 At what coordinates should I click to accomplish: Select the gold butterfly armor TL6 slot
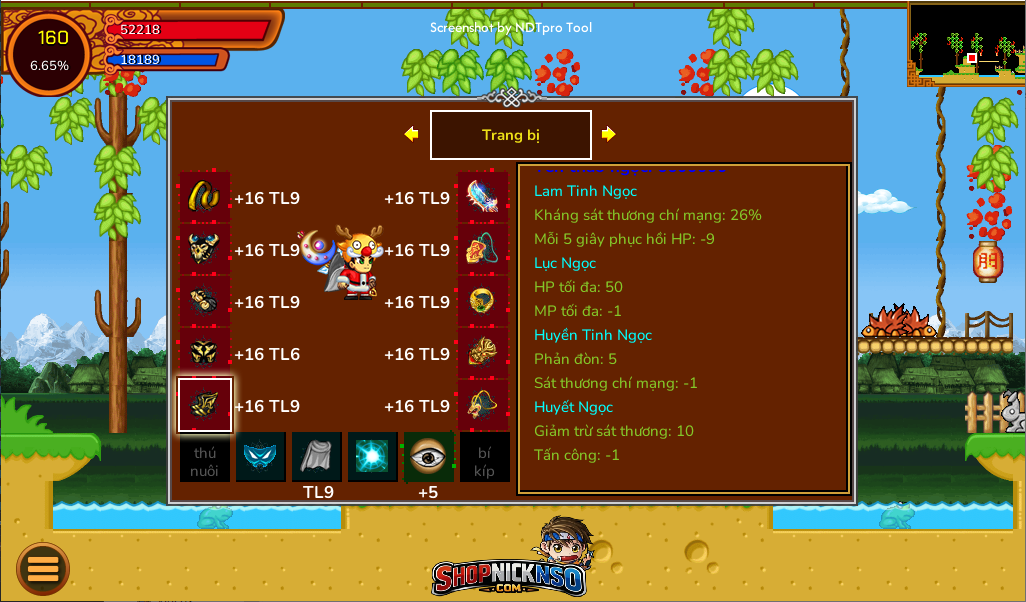[x=205, y=353]
